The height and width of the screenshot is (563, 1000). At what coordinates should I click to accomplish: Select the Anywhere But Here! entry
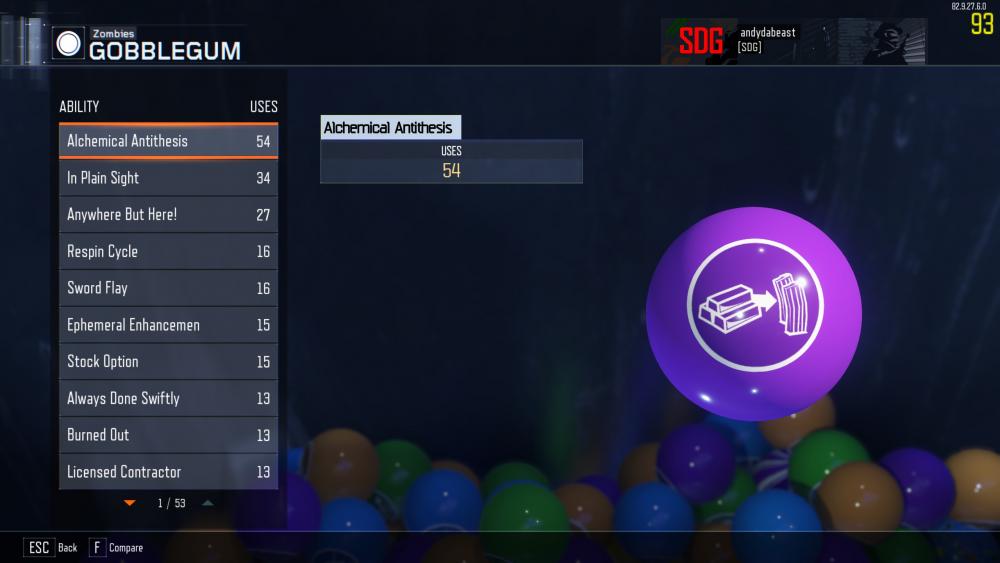(168, 215)
